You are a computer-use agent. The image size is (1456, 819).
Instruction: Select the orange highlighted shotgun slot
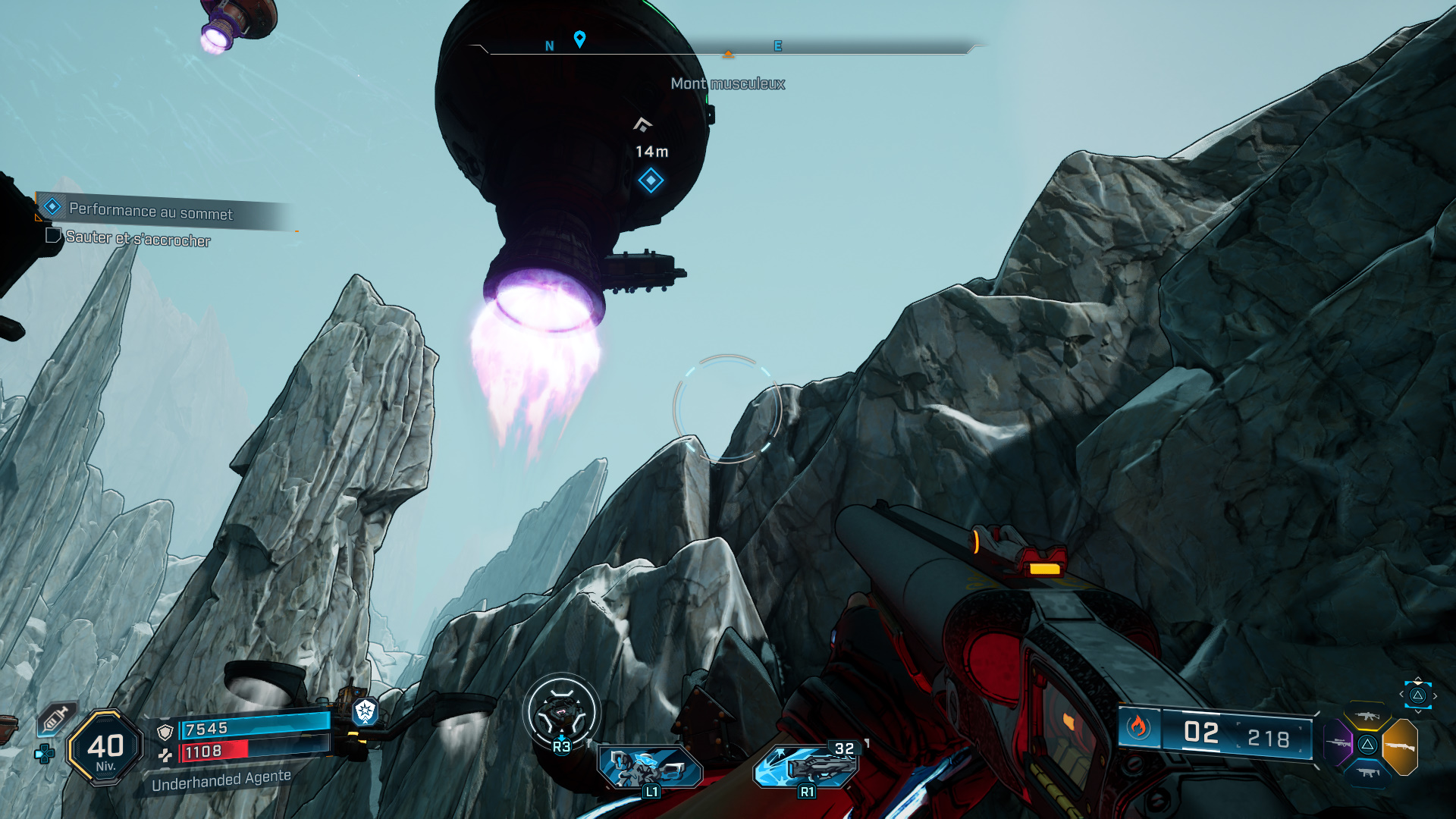(x=1400, y=746)
